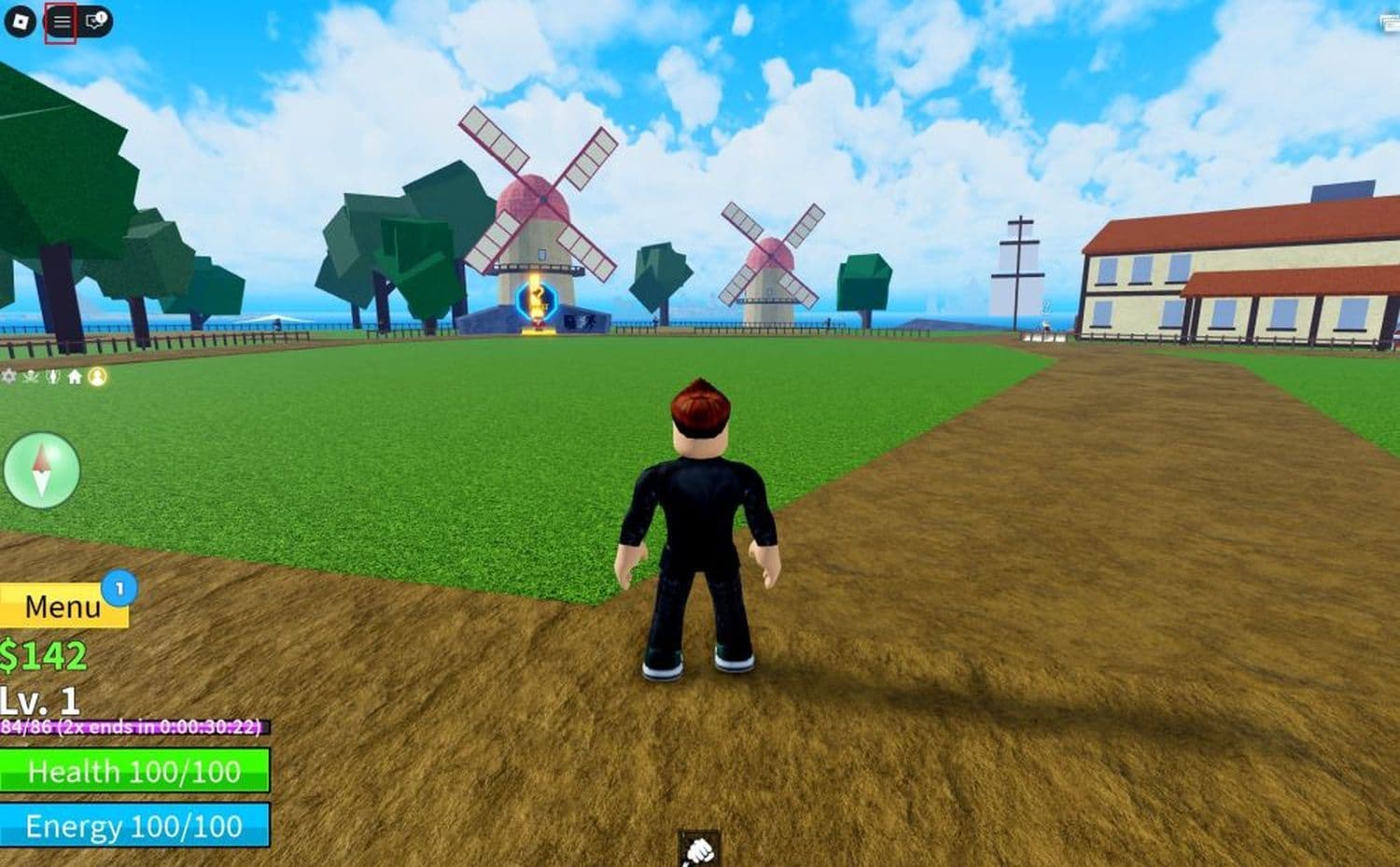Click the crossed swords faction icon
Viewport: 1400px width, 867px height.
[x=30, y=377]
